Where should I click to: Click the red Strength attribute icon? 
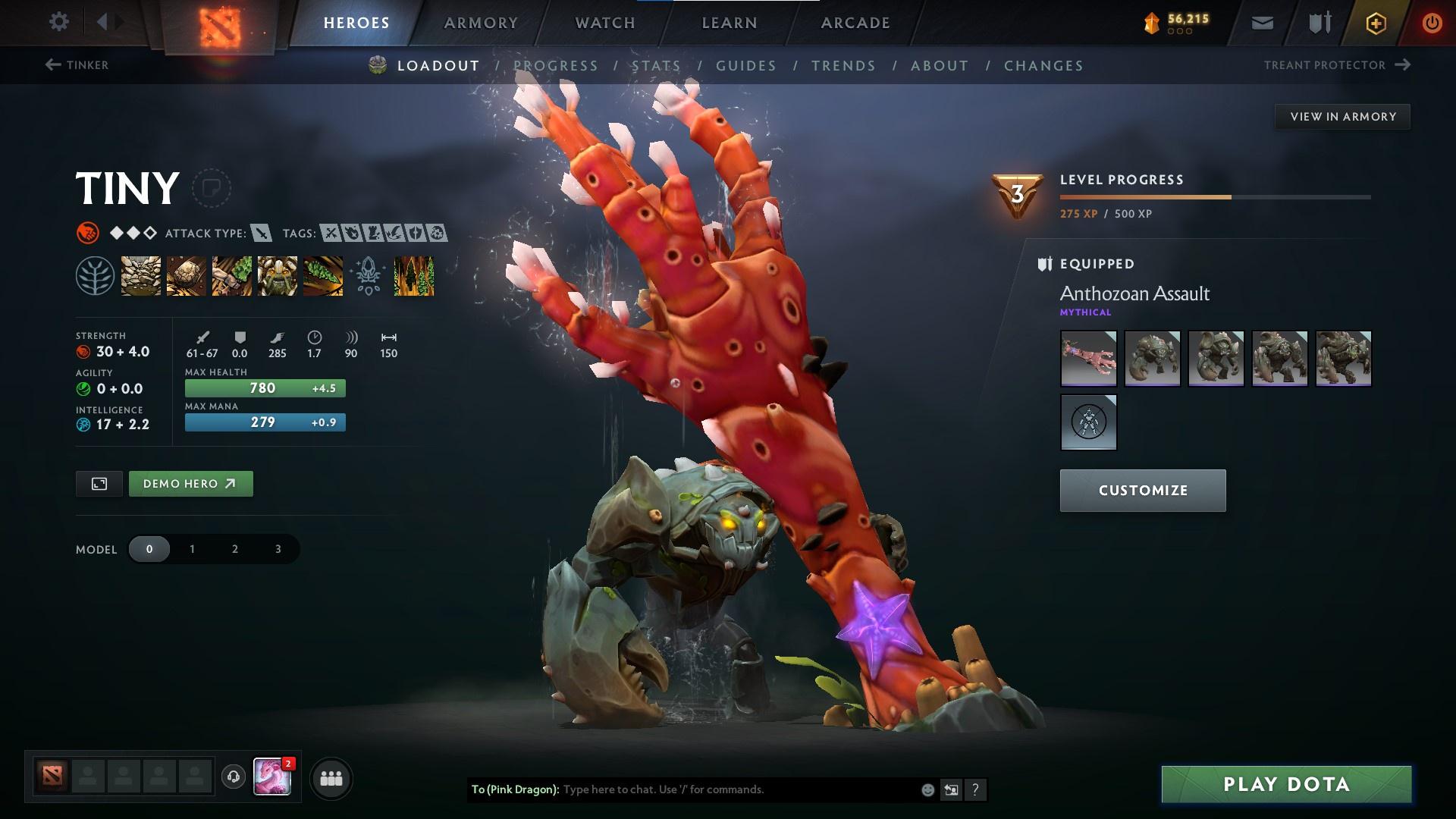click(x=83, y=351)
